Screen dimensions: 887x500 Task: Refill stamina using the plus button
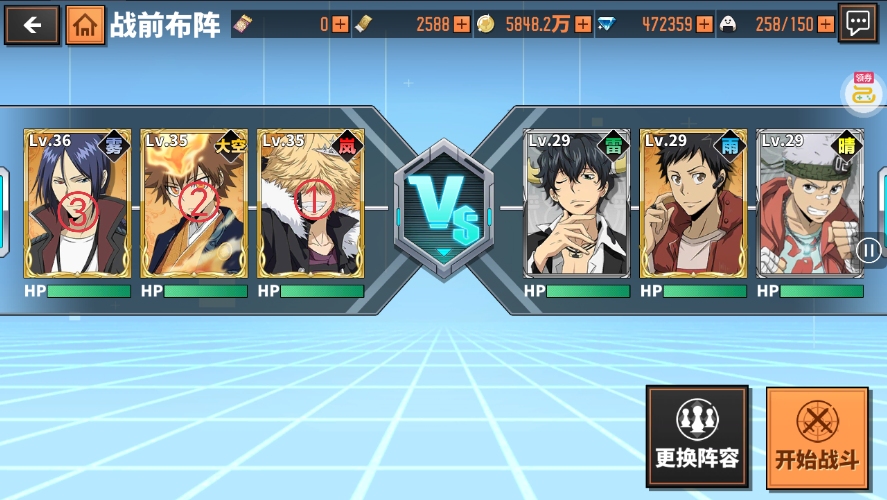click(825, 24)
